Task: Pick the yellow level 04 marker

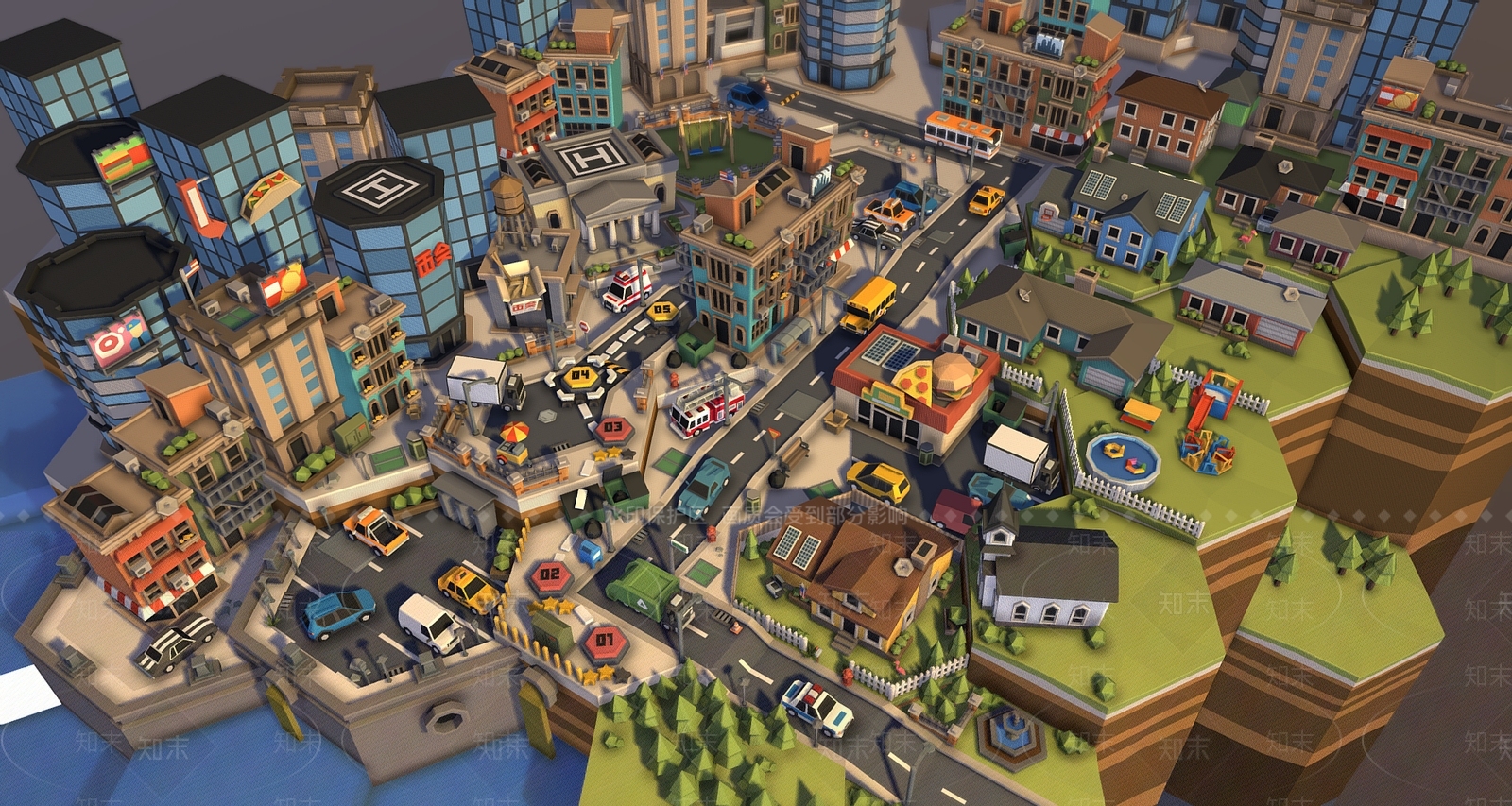Action: [579, 376]
